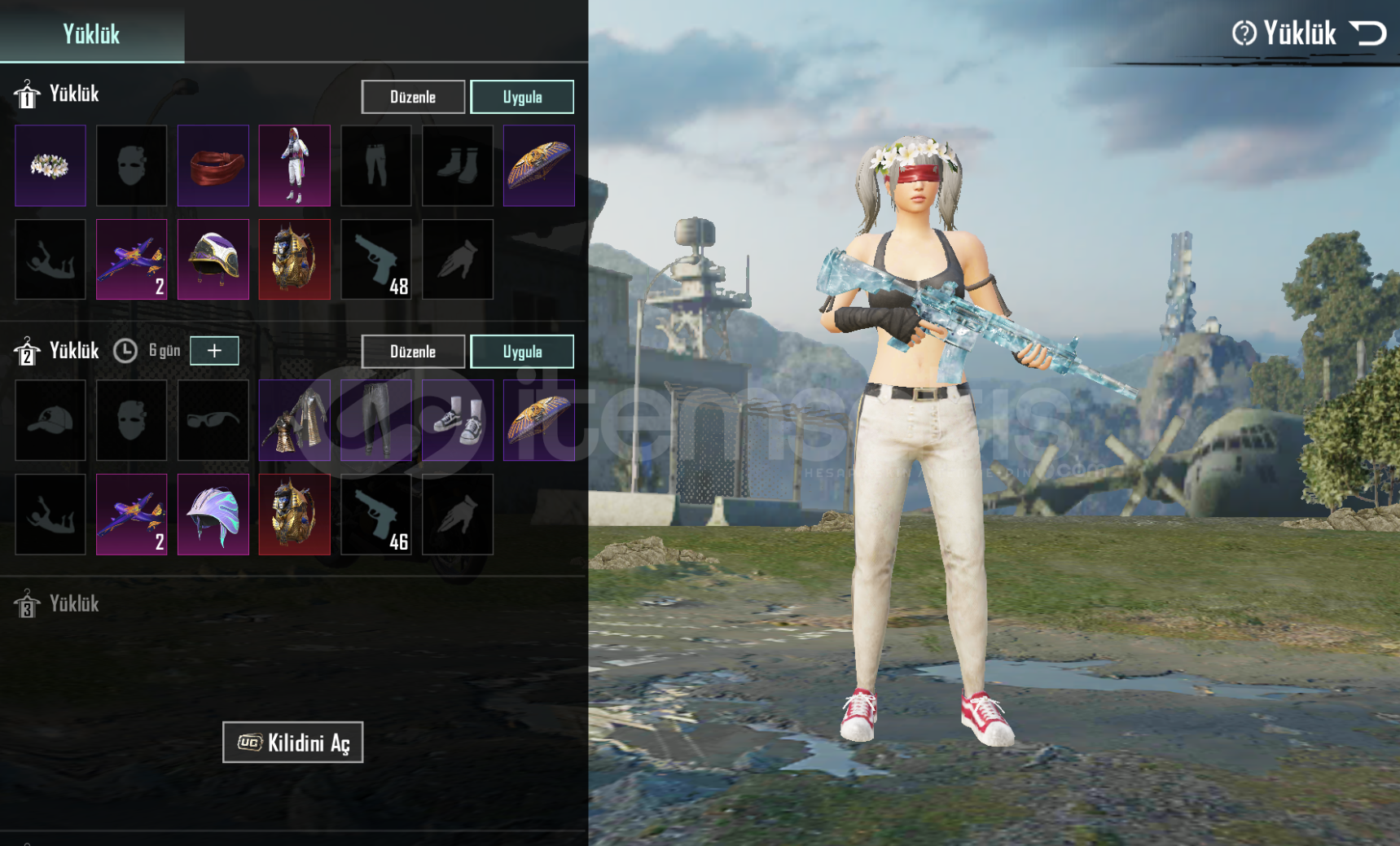Apply the first loadout with Uygula
This screenshot has height=846, width=1400.
click(x=522, y=97)
